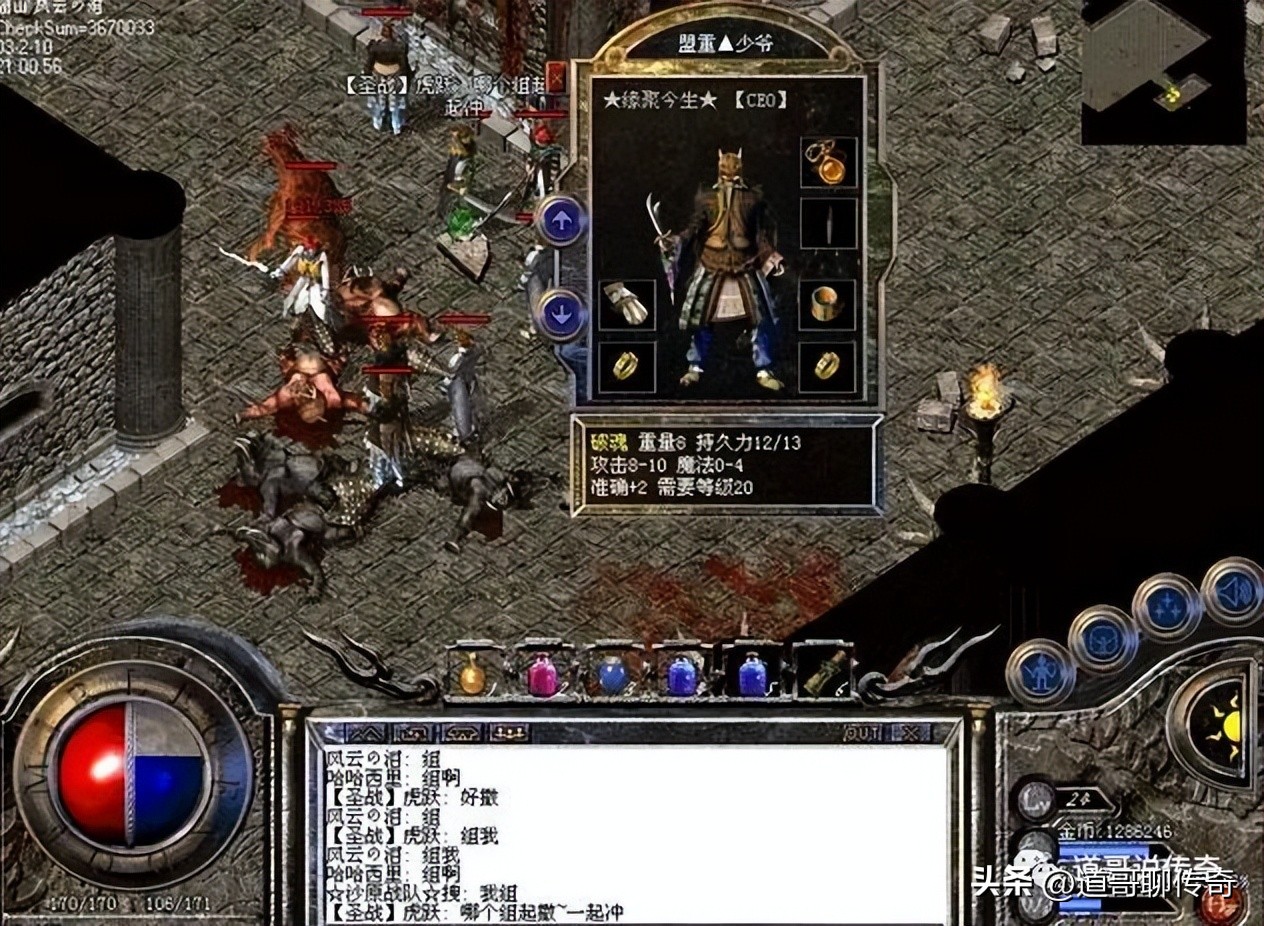Click the blue down arrow button

pyautogui.click(x=561, y=314)
